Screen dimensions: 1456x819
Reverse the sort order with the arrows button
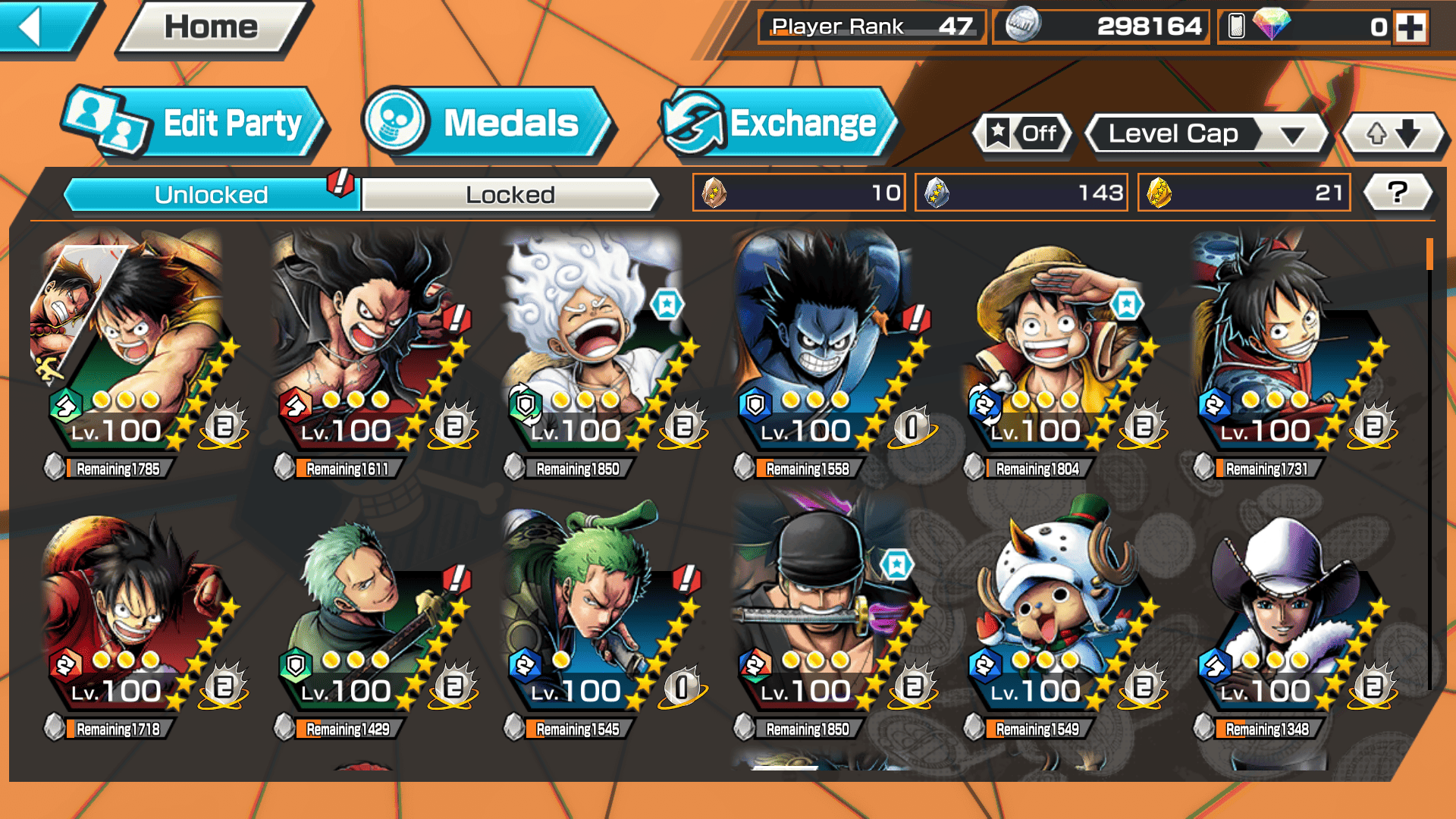pos(1393,134)
